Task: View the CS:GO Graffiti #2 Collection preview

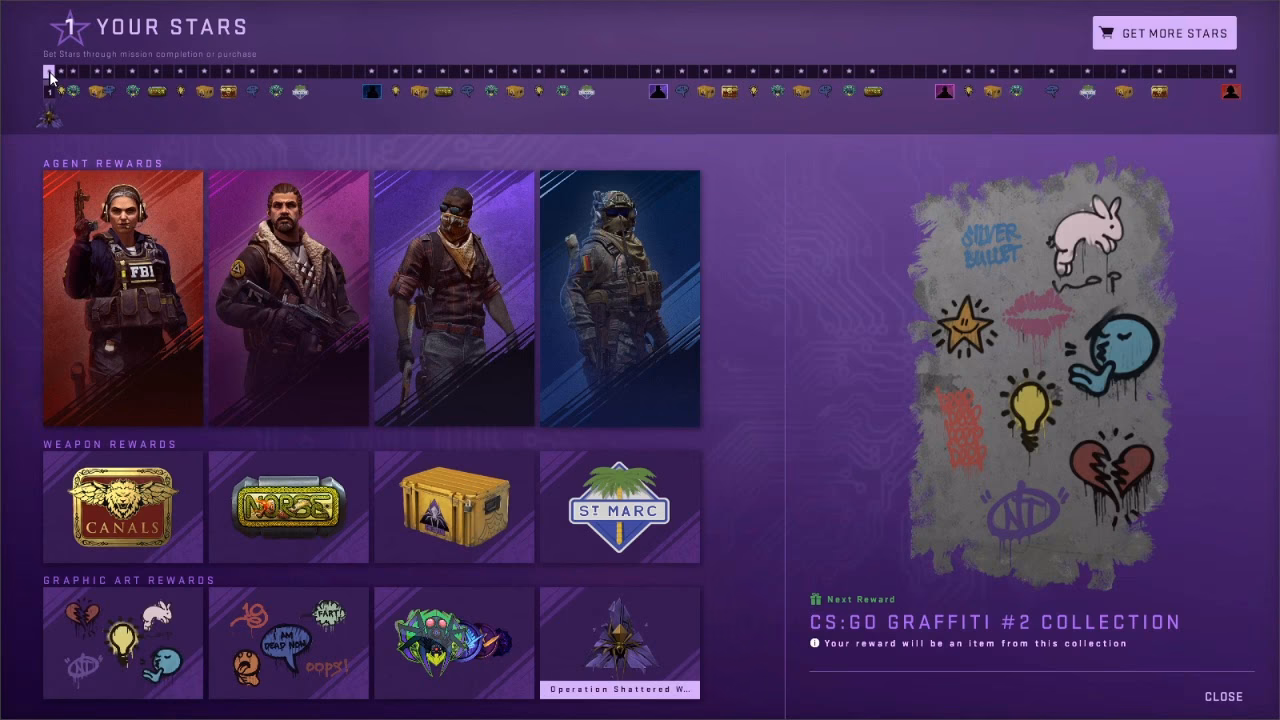Action: click(x=1032, y=380)
